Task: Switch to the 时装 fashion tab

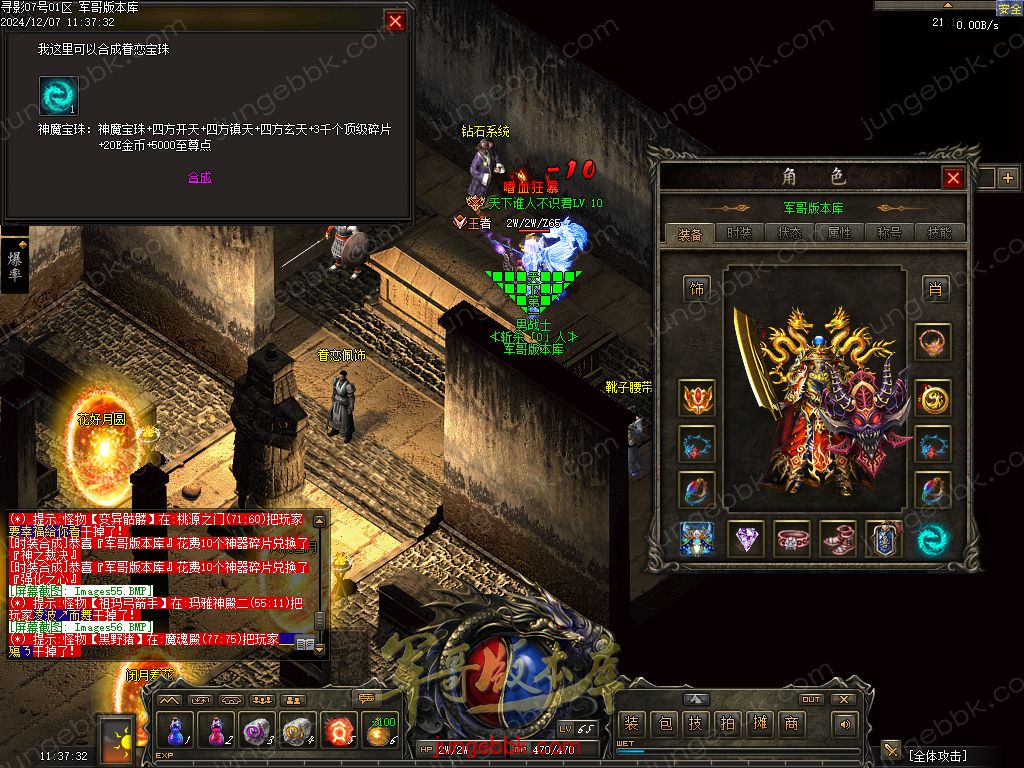Action: (739, 233)
